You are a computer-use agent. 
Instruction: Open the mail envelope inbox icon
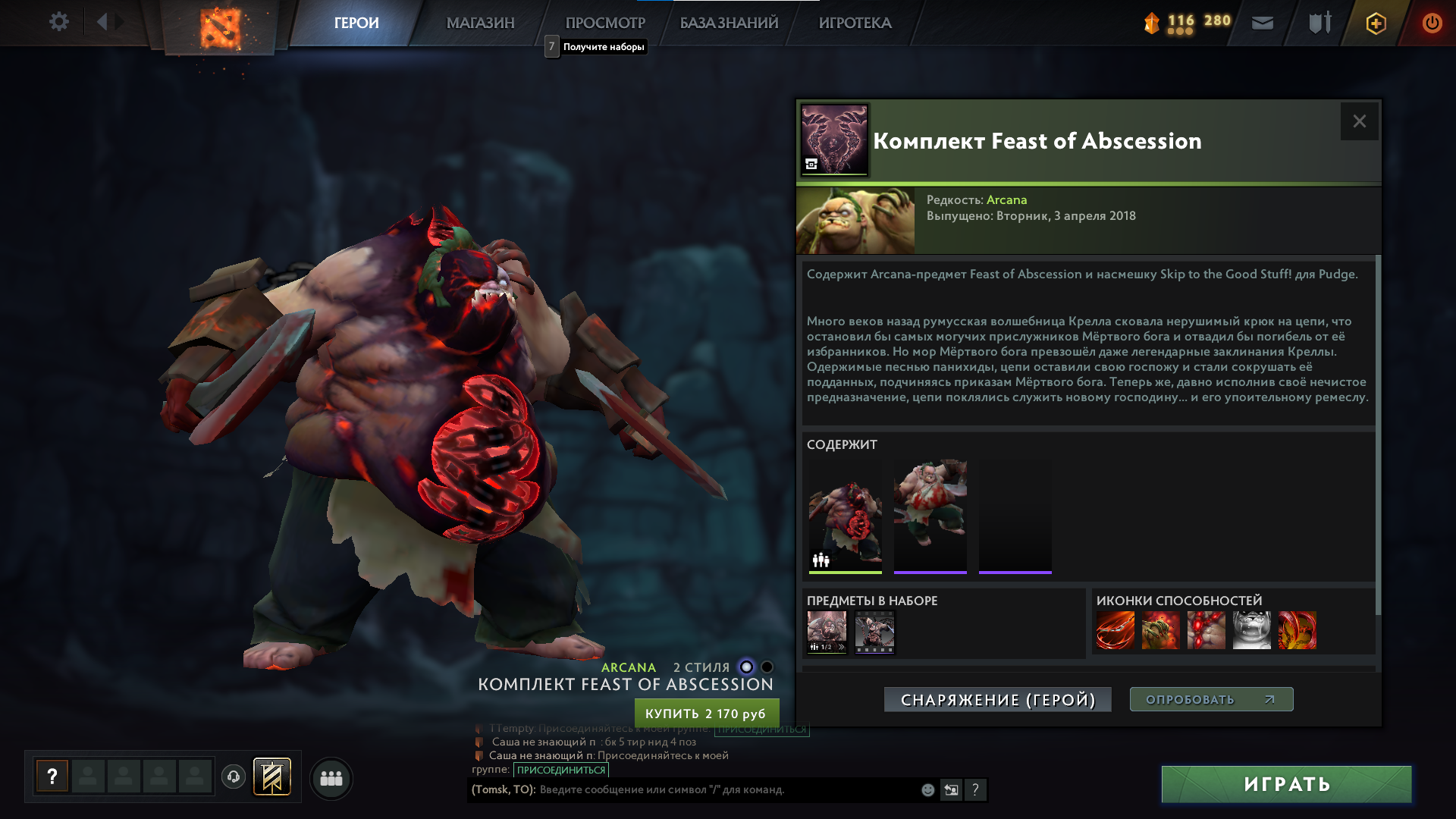click(x=1262, y=23)
